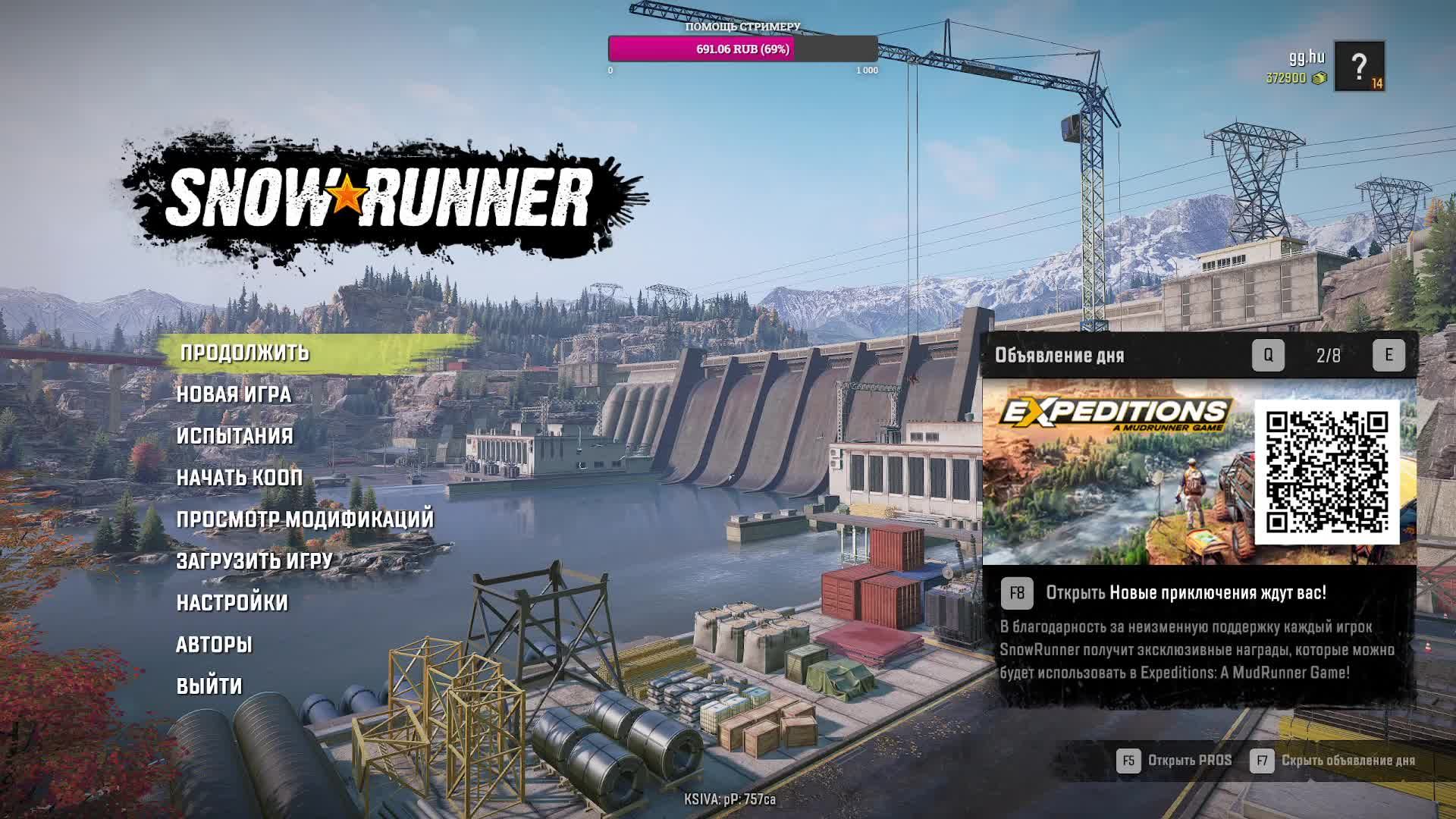Show the АВТОРЫ credits

(214, 645)
